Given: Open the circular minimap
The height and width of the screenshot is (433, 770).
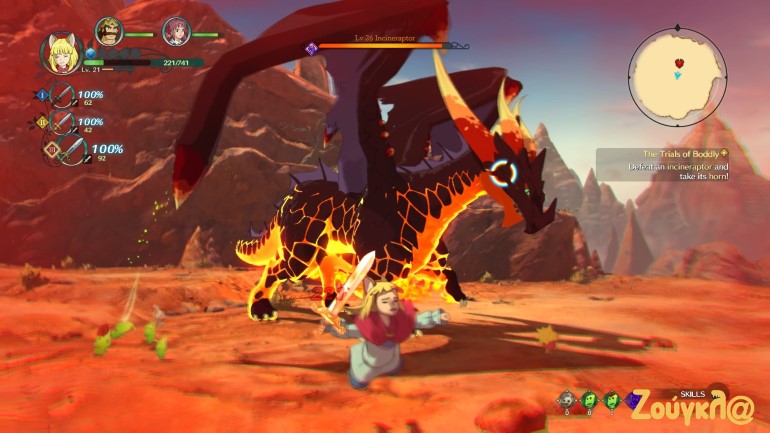Looking at the screenshot, I should [676, 74].
